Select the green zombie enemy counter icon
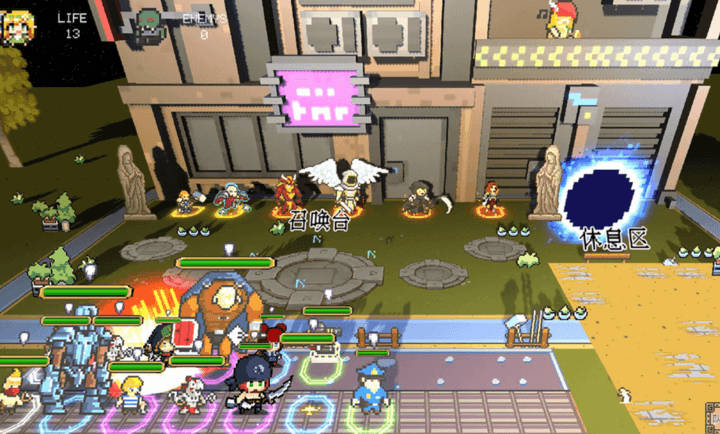 (150, 21)
